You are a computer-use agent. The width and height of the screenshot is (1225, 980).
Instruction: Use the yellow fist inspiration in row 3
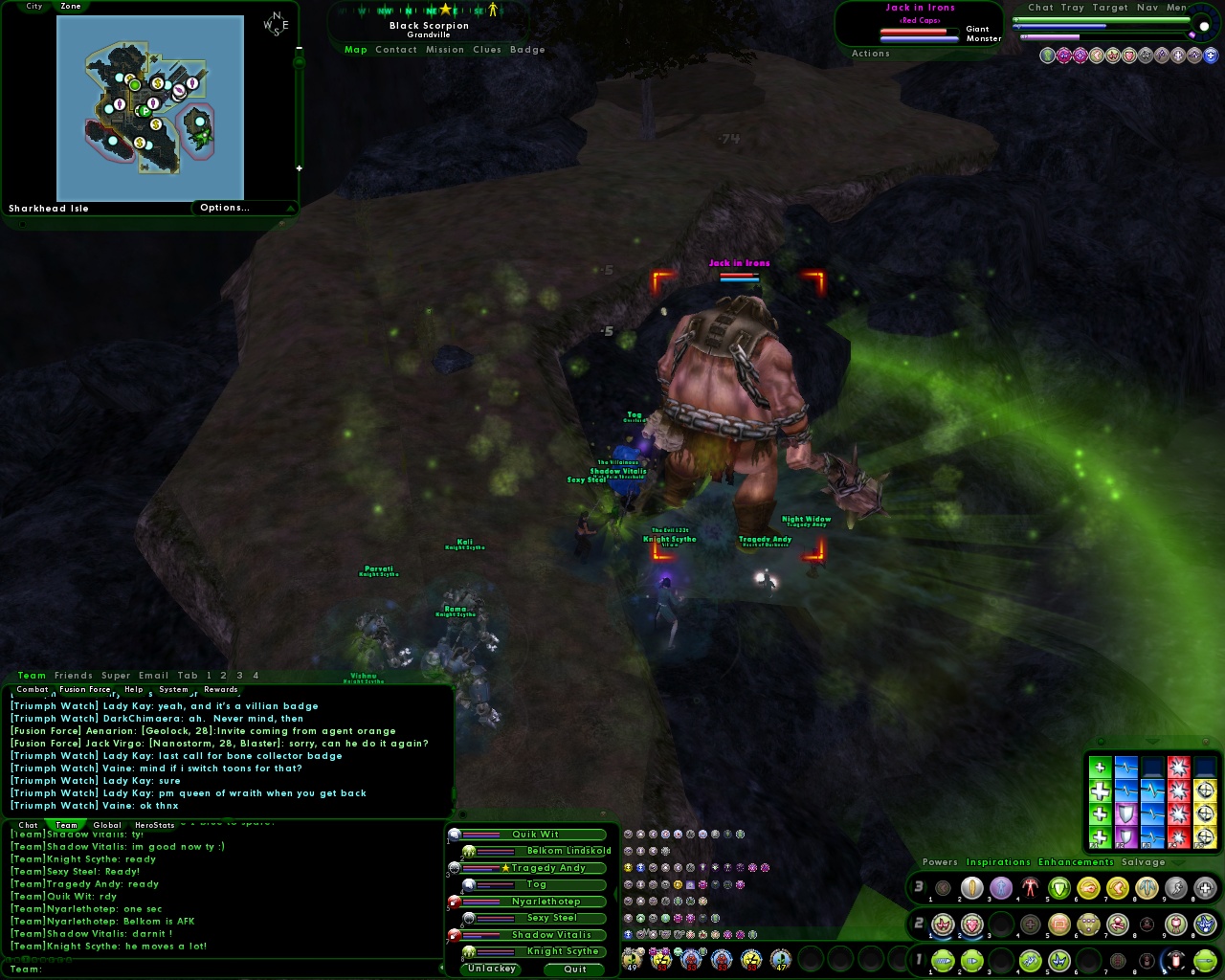[1088, 888]
